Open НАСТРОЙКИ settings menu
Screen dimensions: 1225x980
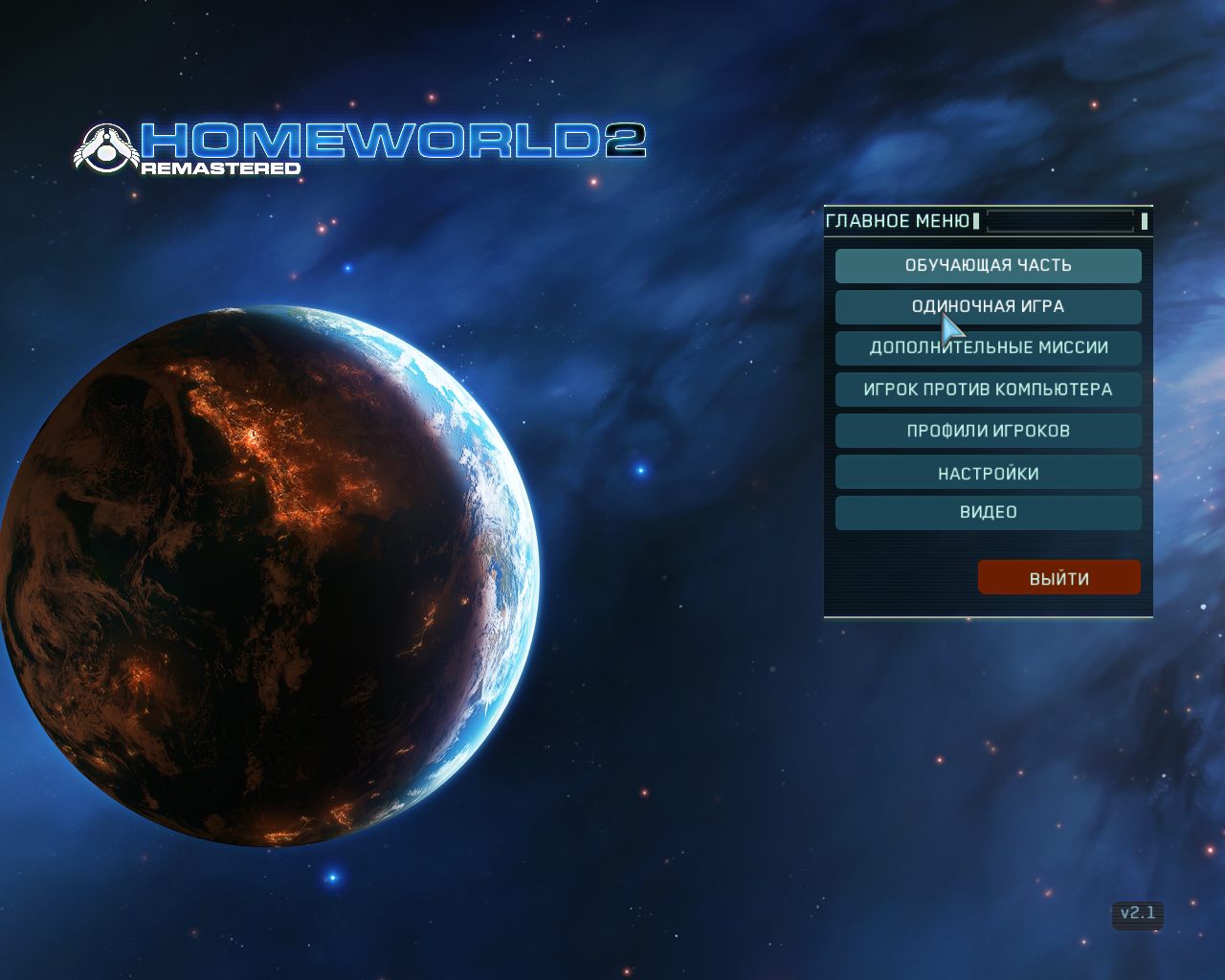[x=988, y=472]
